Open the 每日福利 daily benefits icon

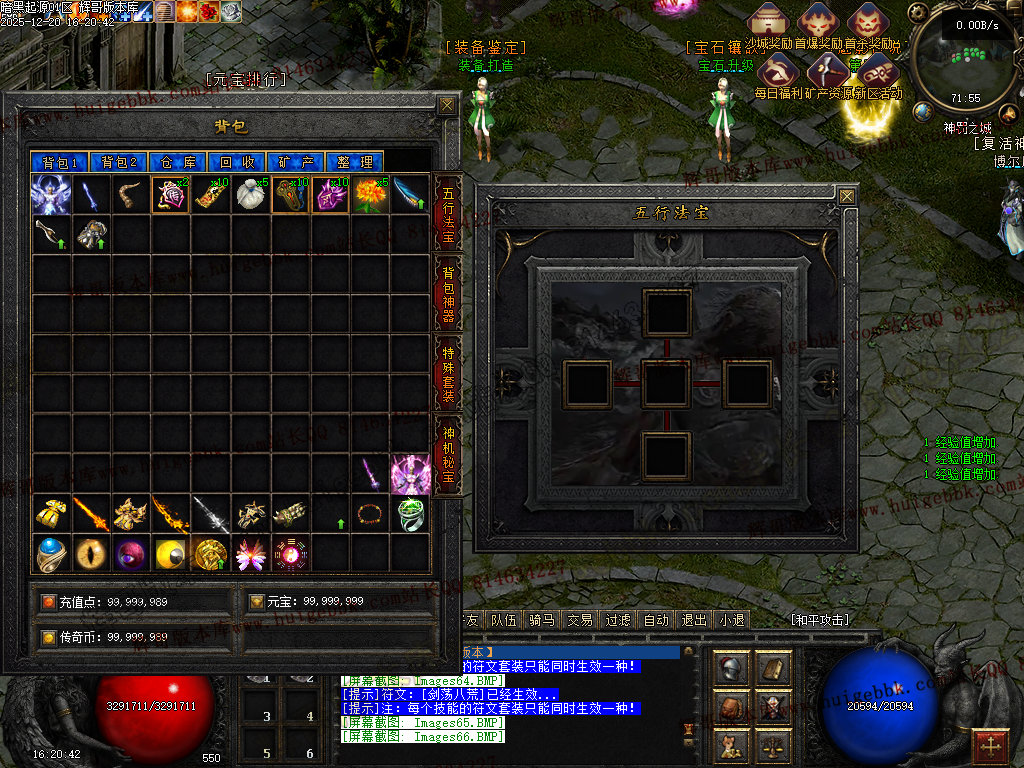(777, 74)
